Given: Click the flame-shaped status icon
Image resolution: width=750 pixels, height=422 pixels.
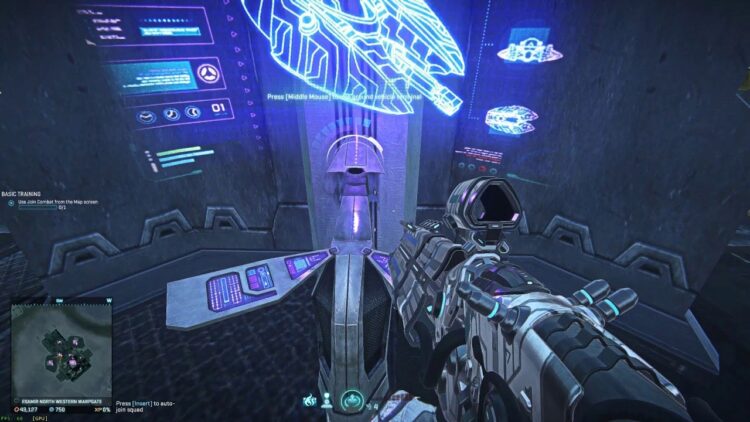Looking at the screenshot, I should pyautogui.click(x=312, y=403).
